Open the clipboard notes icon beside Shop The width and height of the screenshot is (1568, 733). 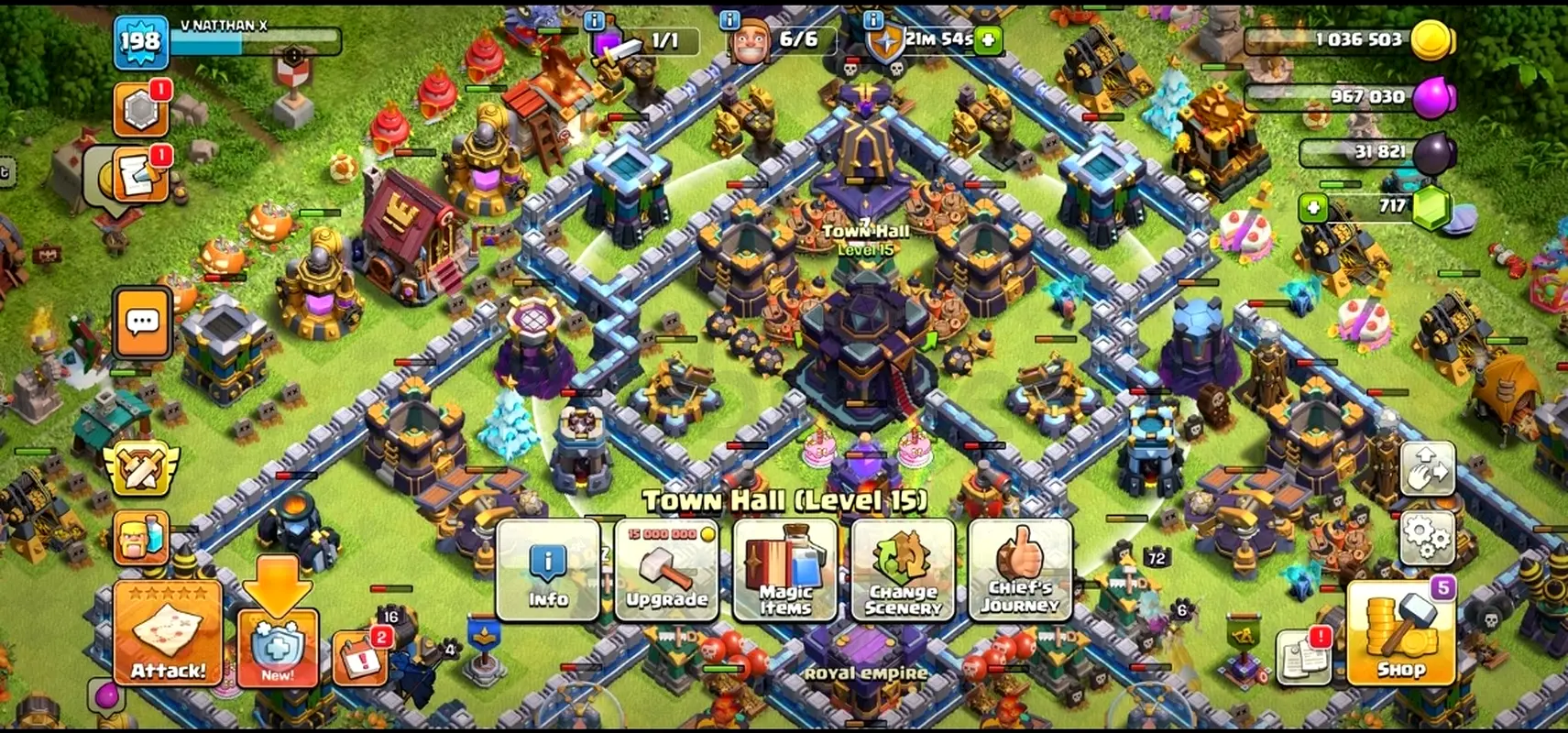pos(1302,657)
